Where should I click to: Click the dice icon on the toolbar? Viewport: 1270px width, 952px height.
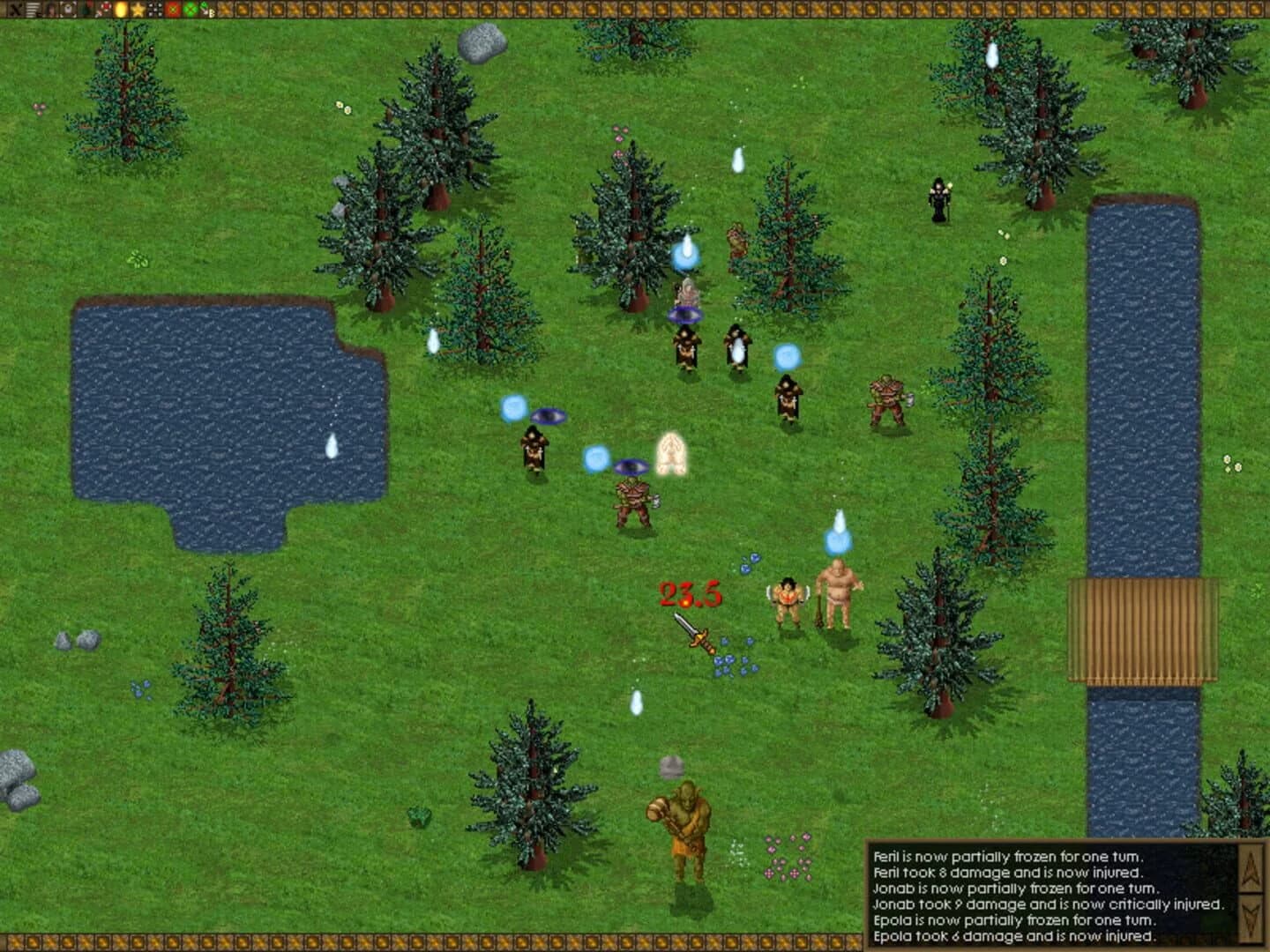point(154,11)
